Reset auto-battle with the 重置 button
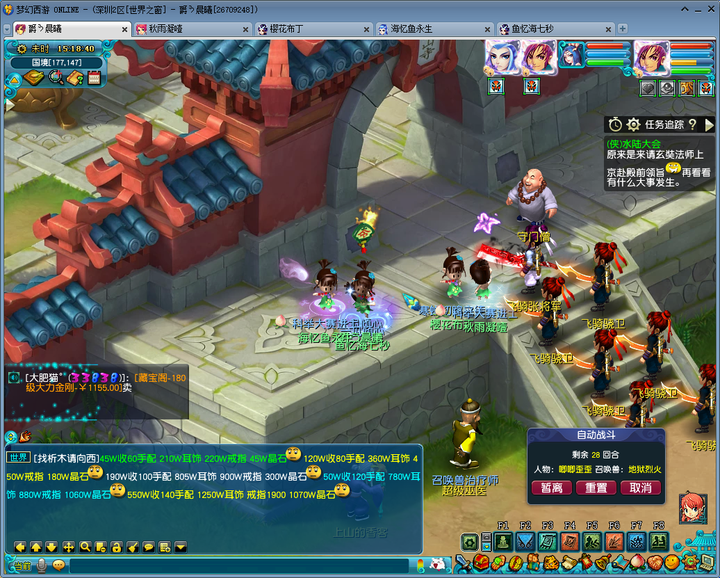720x578 pixels. tap(596, 488)
